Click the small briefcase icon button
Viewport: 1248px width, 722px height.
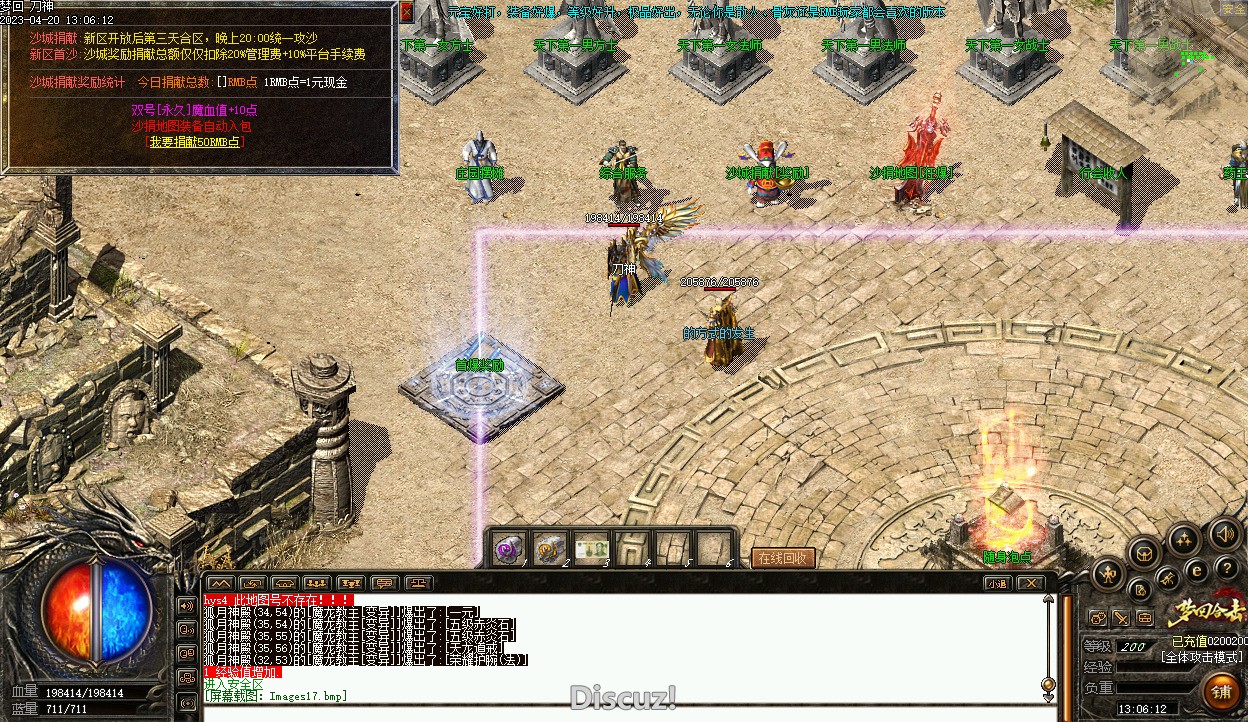(1145, 619)
